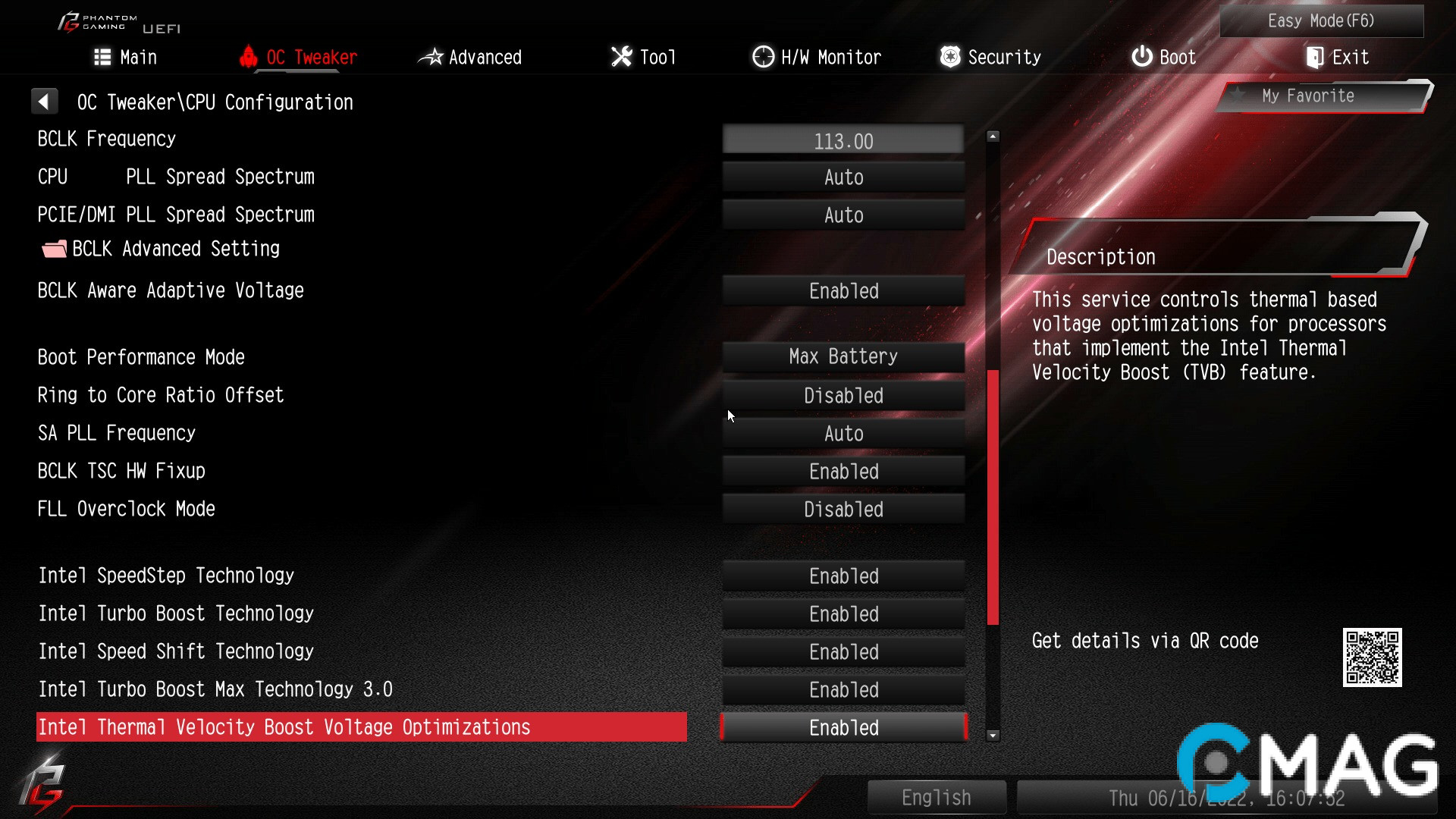Toggle BCLK Aware Adaptive Voltage off
Viewport: 1456px width, 819px height.
click(x=843, y=290)
